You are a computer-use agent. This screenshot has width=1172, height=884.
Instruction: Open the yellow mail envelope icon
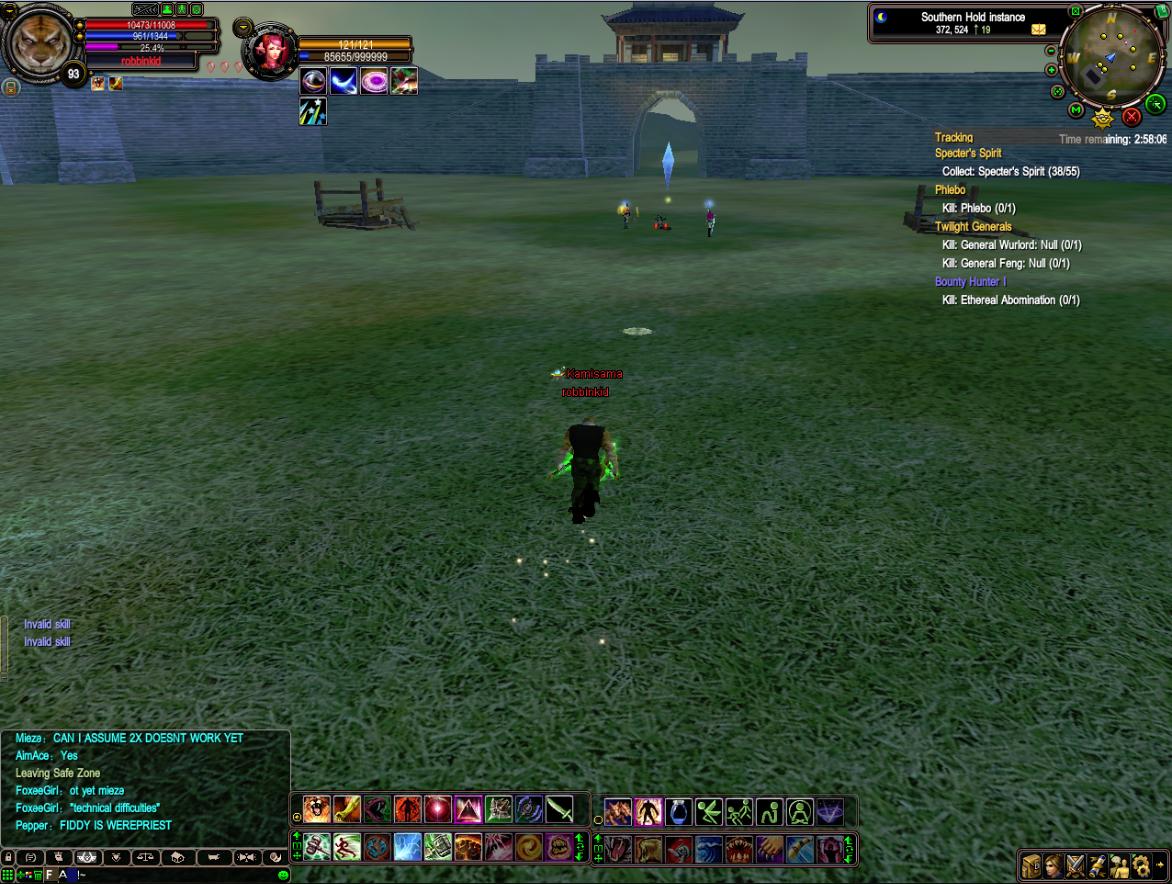(1039, 30)
